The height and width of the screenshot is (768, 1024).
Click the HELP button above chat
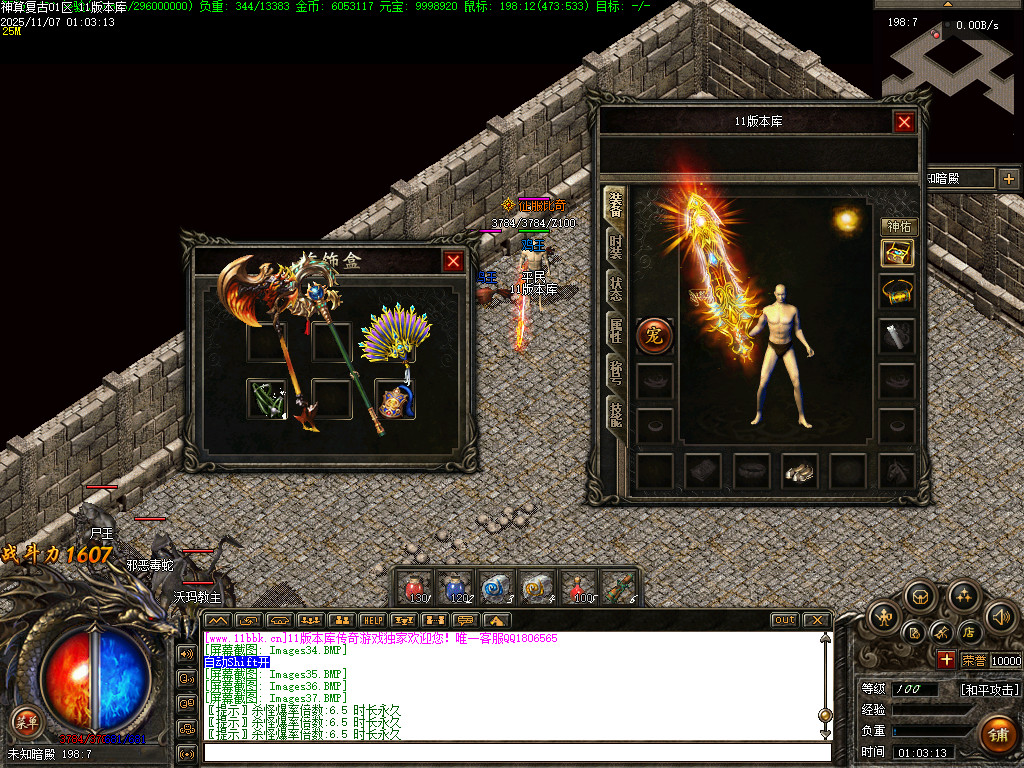(372, 620)
